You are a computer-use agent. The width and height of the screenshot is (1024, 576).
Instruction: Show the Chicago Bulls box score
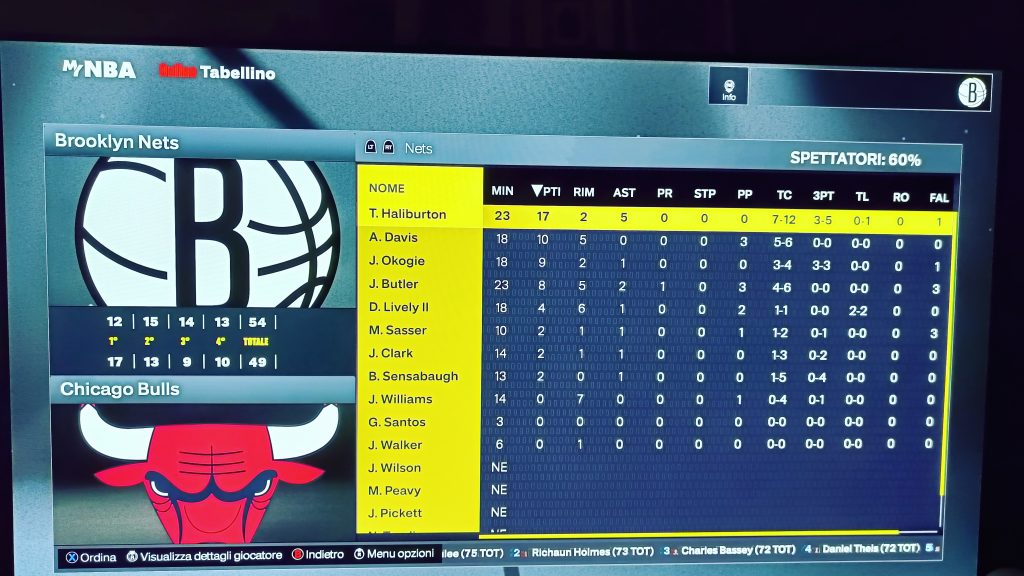(120, 389)
